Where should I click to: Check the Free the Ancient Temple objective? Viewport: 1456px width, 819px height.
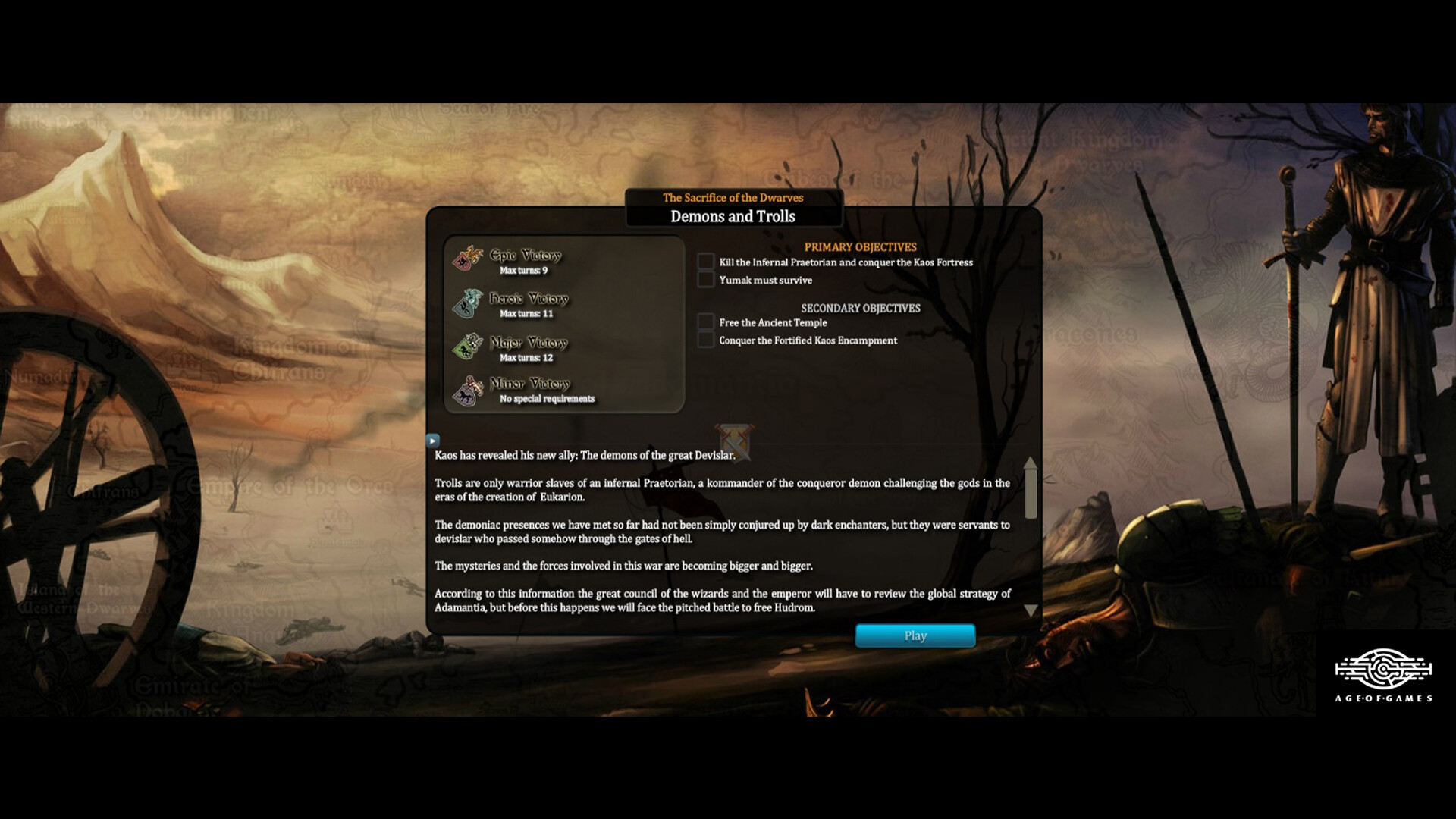(x=705, y=322)
